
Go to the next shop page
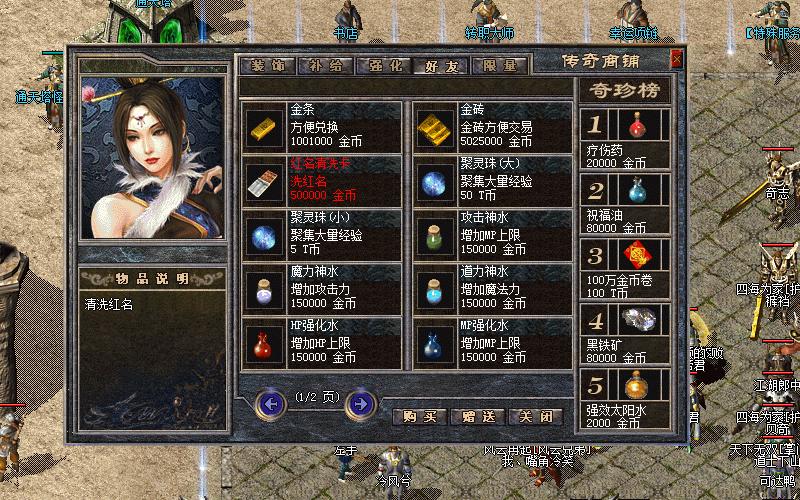tap(361, 404)
